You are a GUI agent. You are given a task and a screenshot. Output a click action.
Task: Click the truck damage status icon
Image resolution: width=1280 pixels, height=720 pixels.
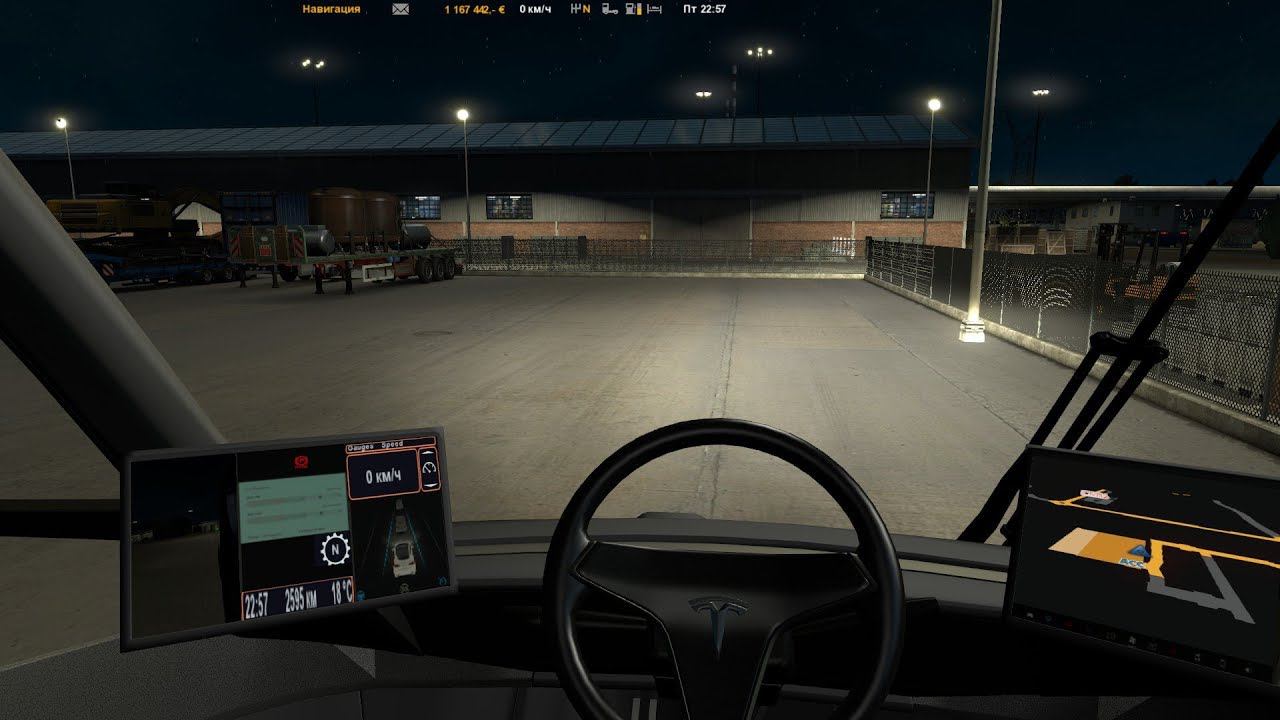click(610, 9)
